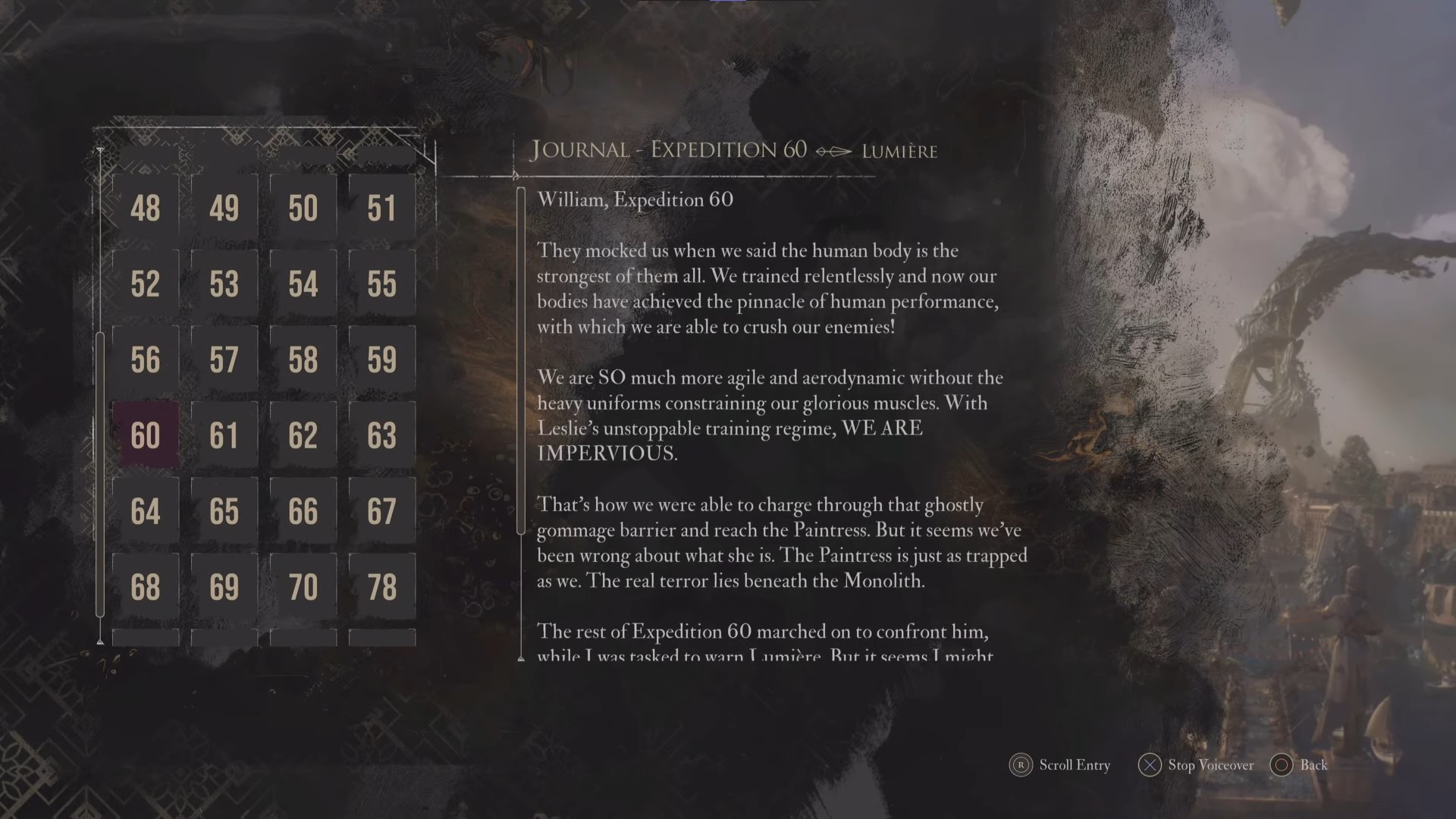The width and height of the screenshot is (1456, 819).
Task: Toggle selection of entry 63
Action: tap(381, 435)
